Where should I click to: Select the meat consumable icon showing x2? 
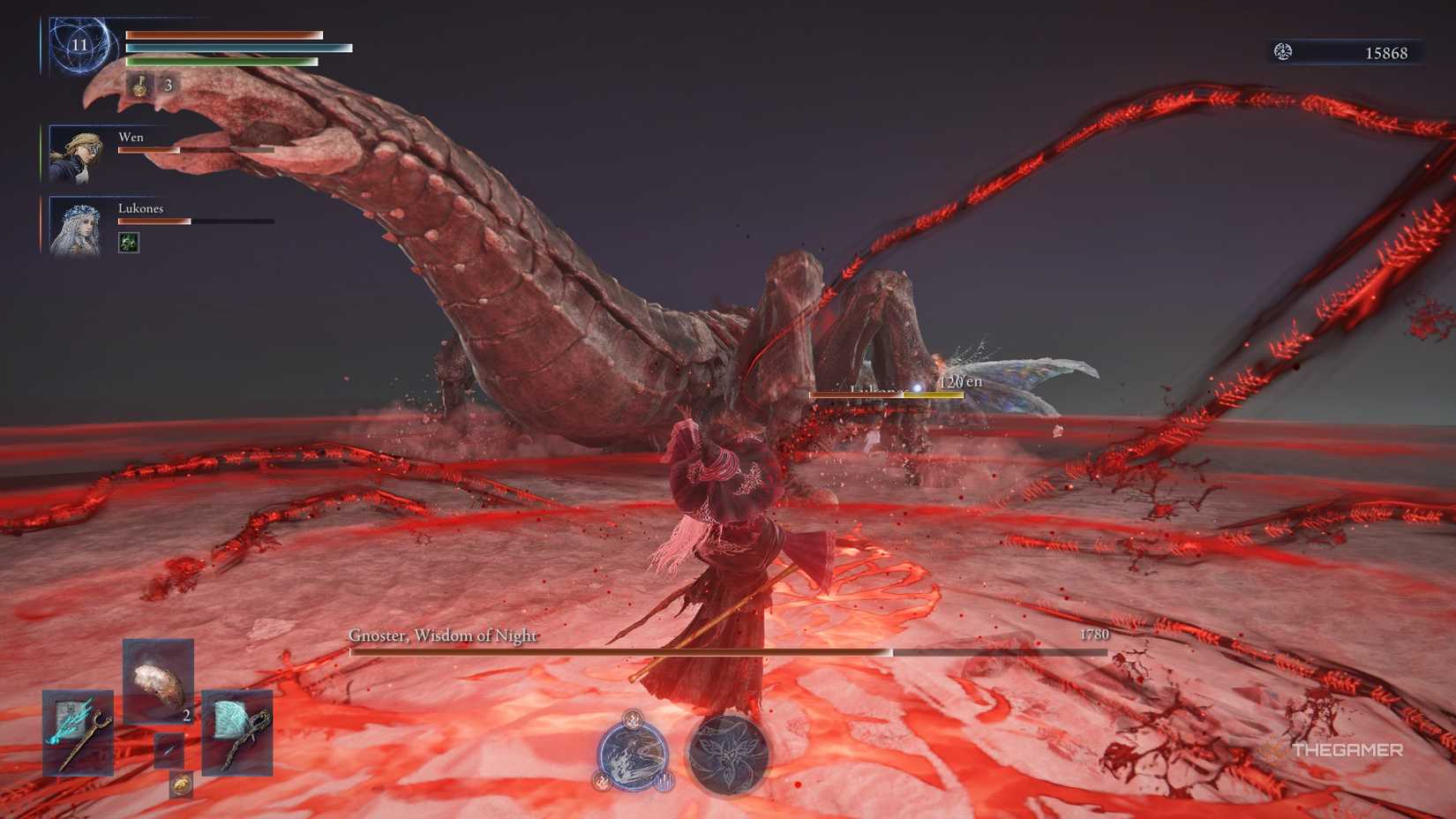point(157,684)
